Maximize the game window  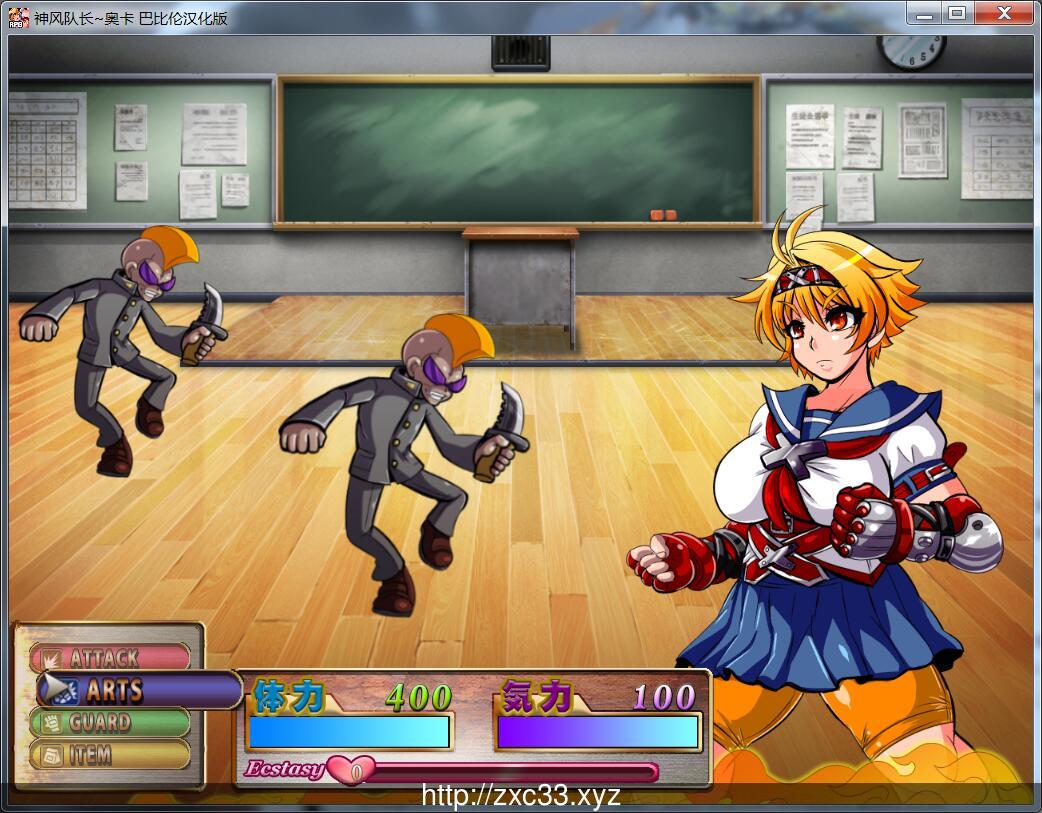[x=957, y=13]
